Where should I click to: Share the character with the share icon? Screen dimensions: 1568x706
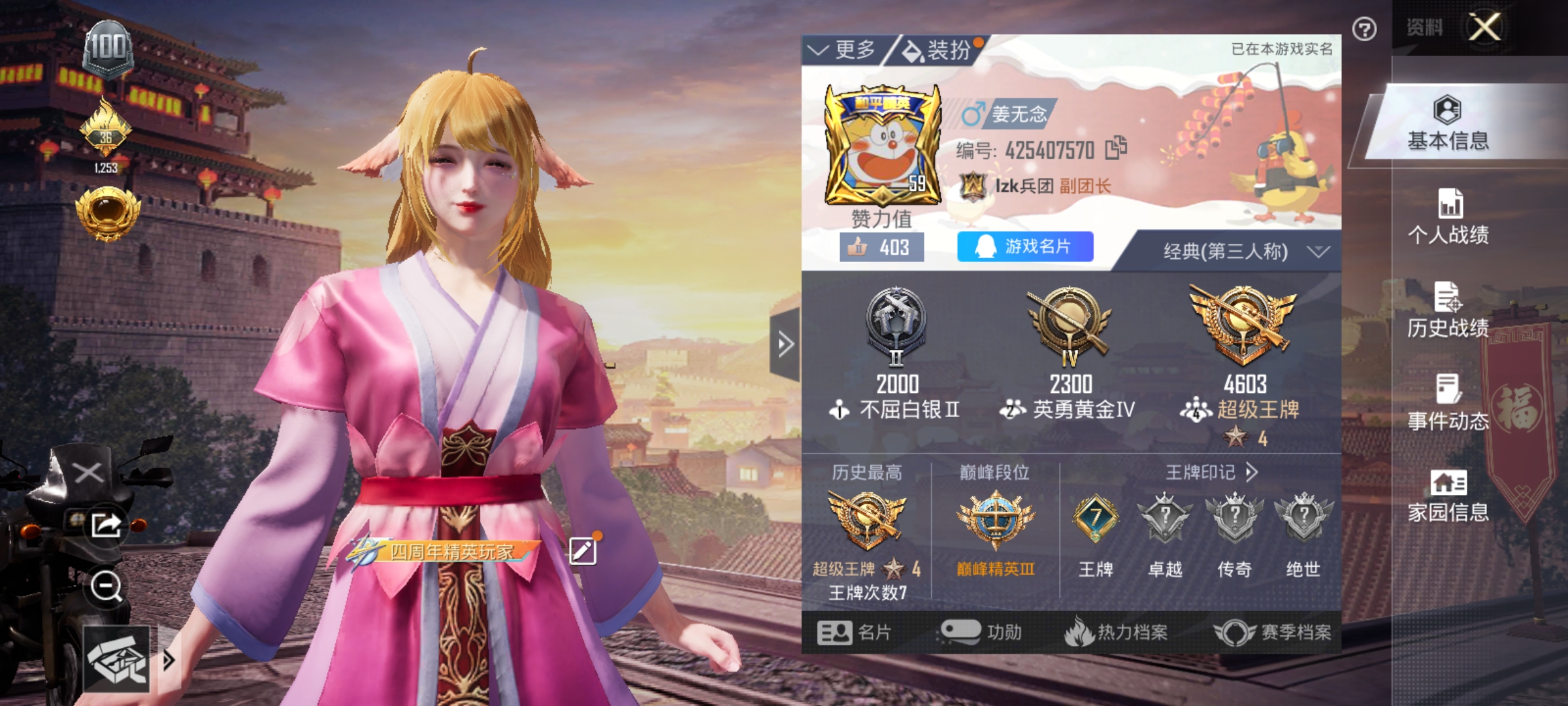(x=106, y=524)
